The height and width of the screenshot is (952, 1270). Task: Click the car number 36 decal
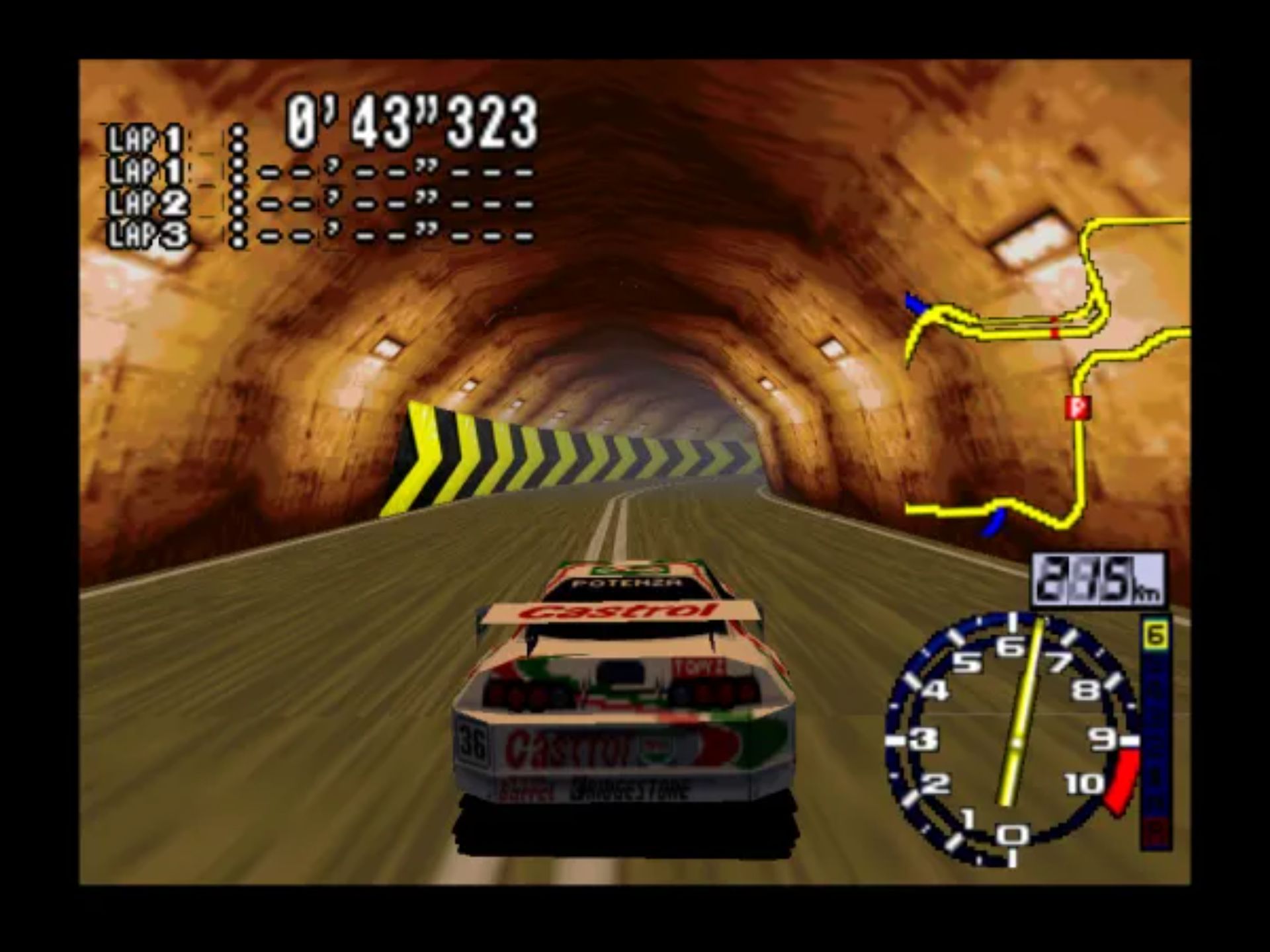(x=472, y=742)
